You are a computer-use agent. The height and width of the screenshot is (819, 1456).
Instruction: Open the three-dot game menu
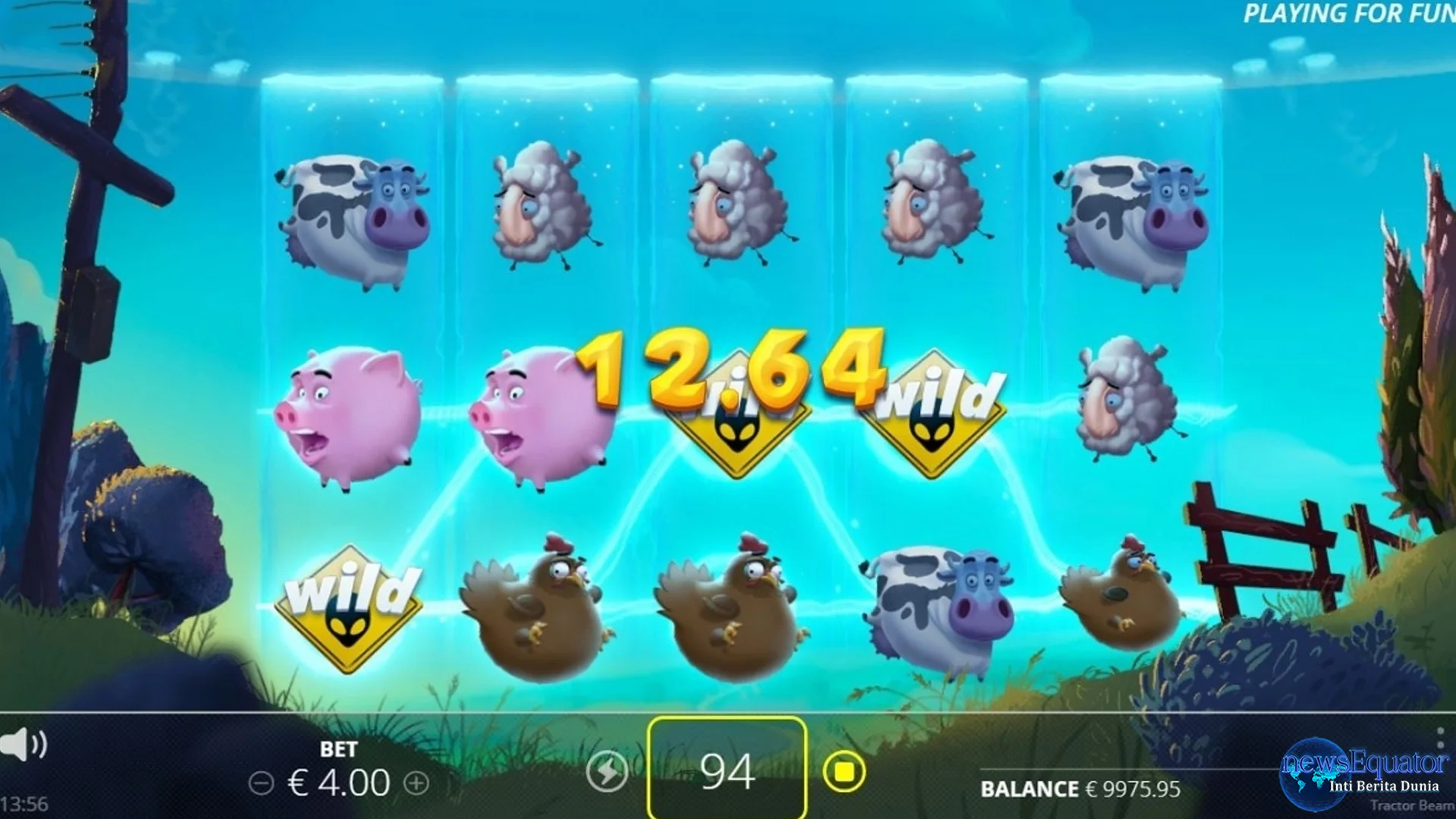pos(1439,737)
